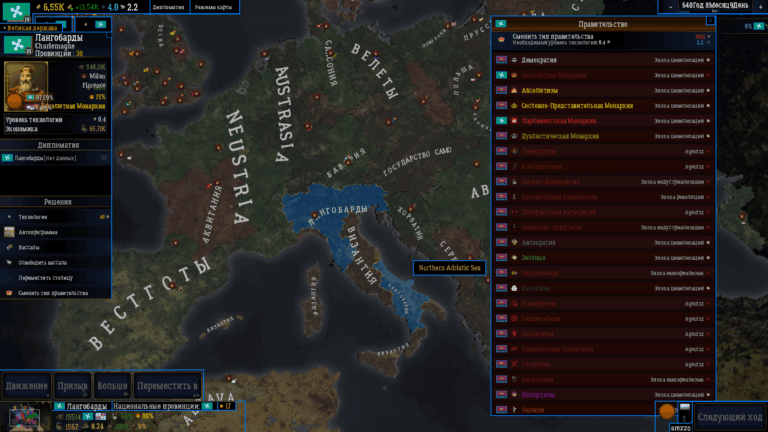Open the Больше actions button

point(112,385)
